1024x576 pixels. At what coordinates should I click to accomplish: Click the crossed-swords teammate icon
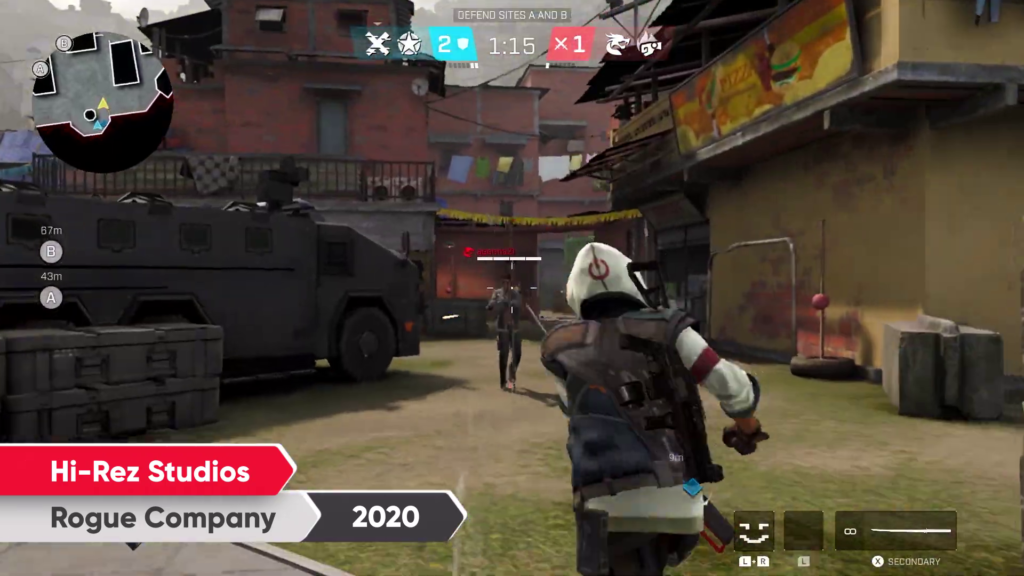pyautogui.click(x=376, y=43)
